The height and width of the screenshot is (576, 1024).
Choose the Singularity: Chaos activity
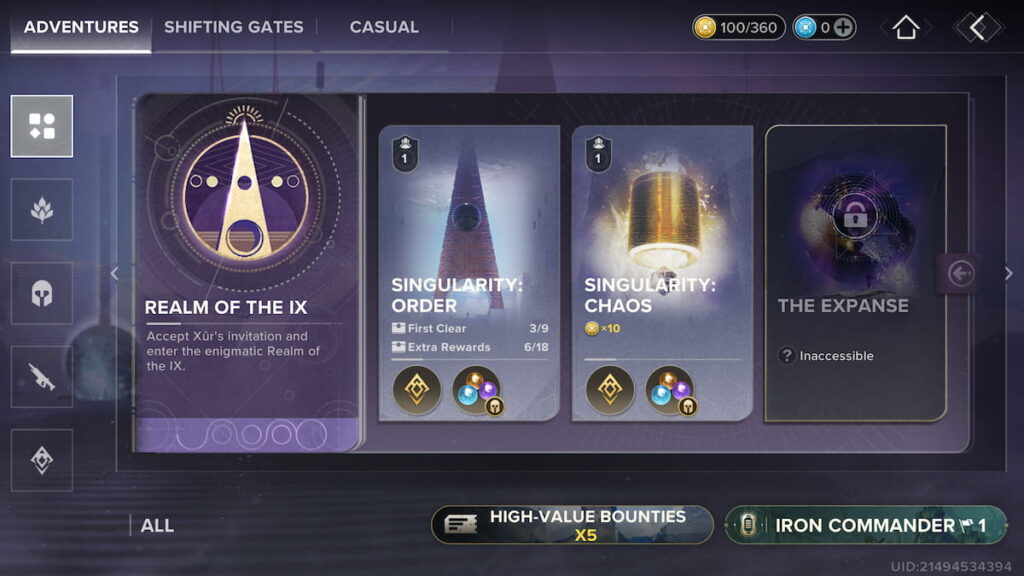pyautogui.click(x=662, y=272)
